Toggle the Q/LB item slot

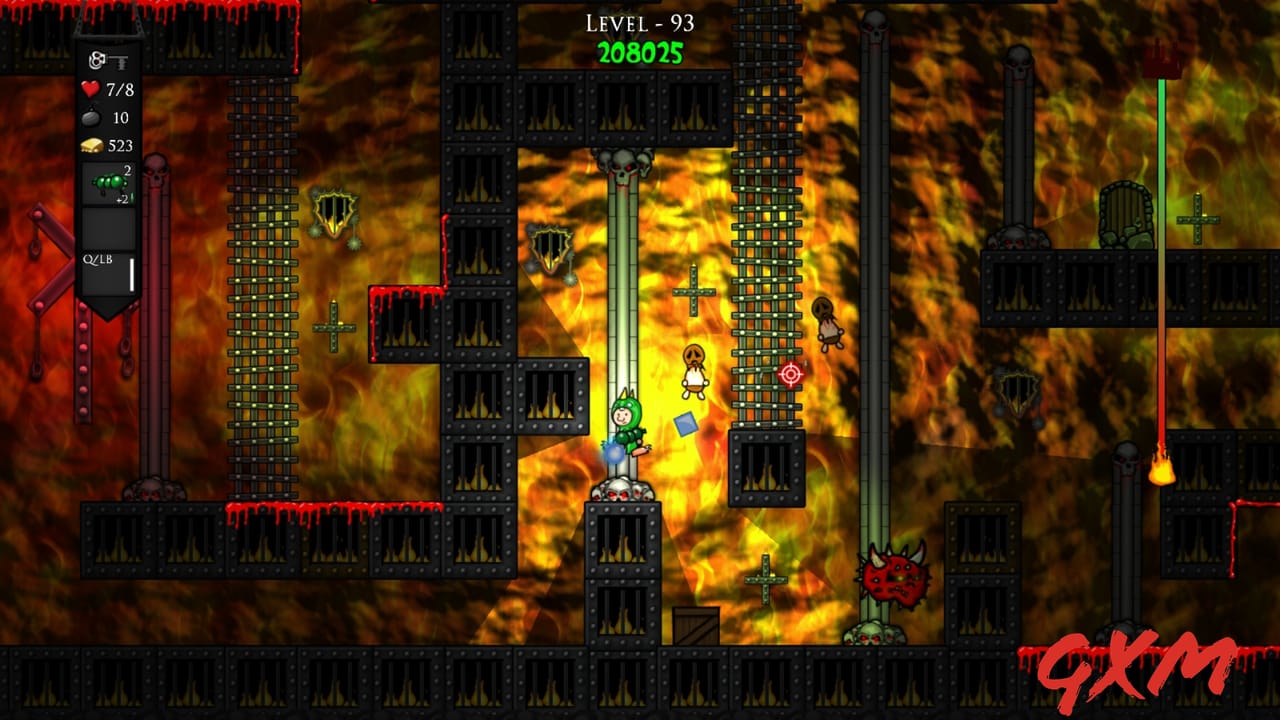[98, 259]
